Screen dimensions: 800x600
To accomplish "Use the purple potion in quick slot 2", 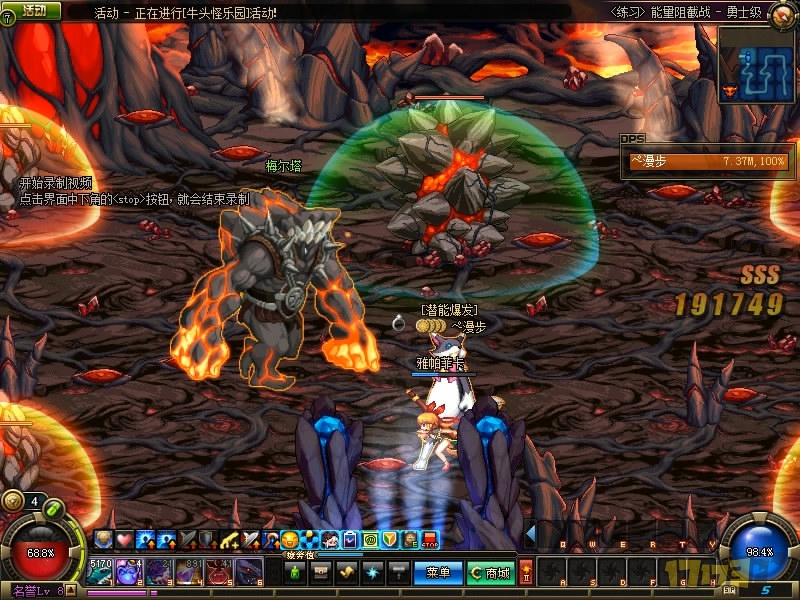I will coord(132,573).
